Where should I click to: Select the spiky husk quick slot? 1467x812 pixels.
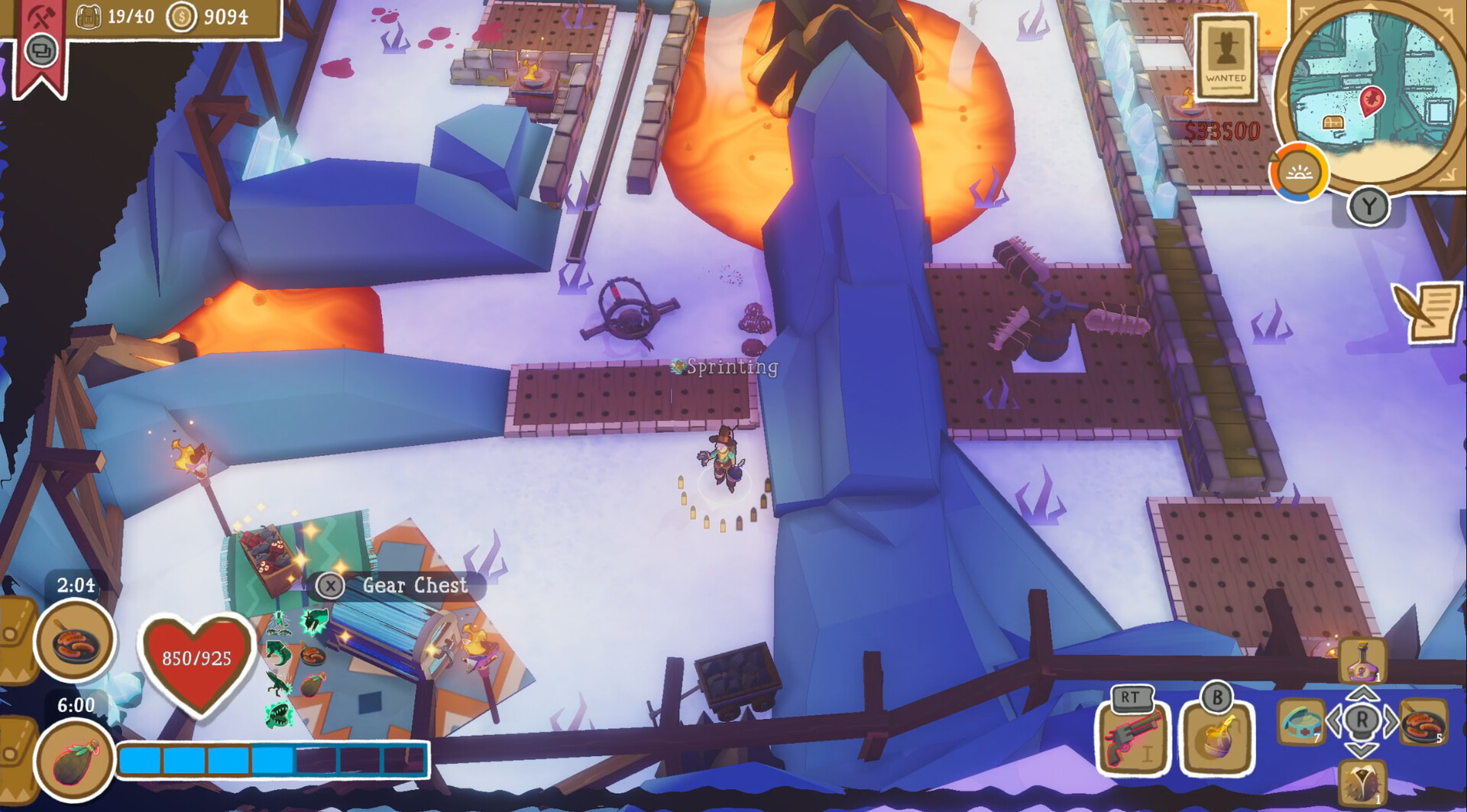pyautogui.click(x=1362, y=783)
